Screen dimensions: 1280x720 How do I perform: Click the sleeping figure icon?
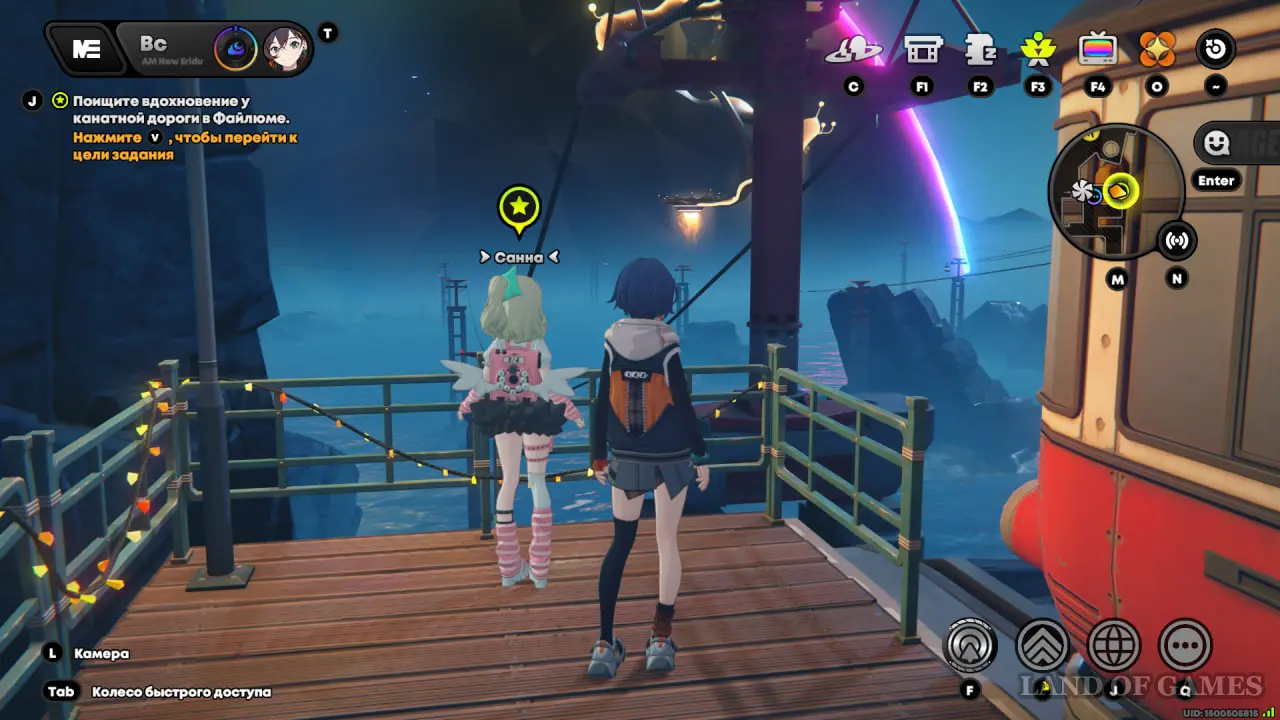(980, 49)
